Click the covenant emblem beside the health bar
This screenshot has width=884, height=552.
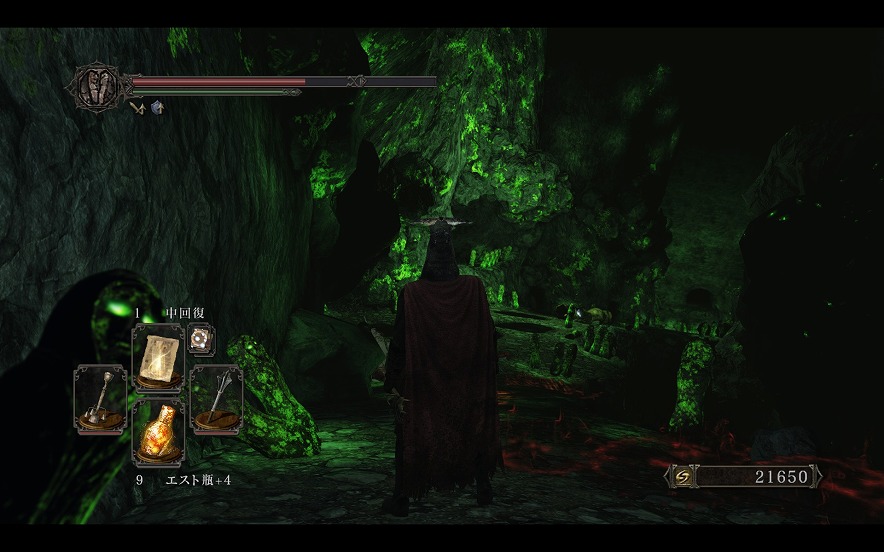(96, 85)
